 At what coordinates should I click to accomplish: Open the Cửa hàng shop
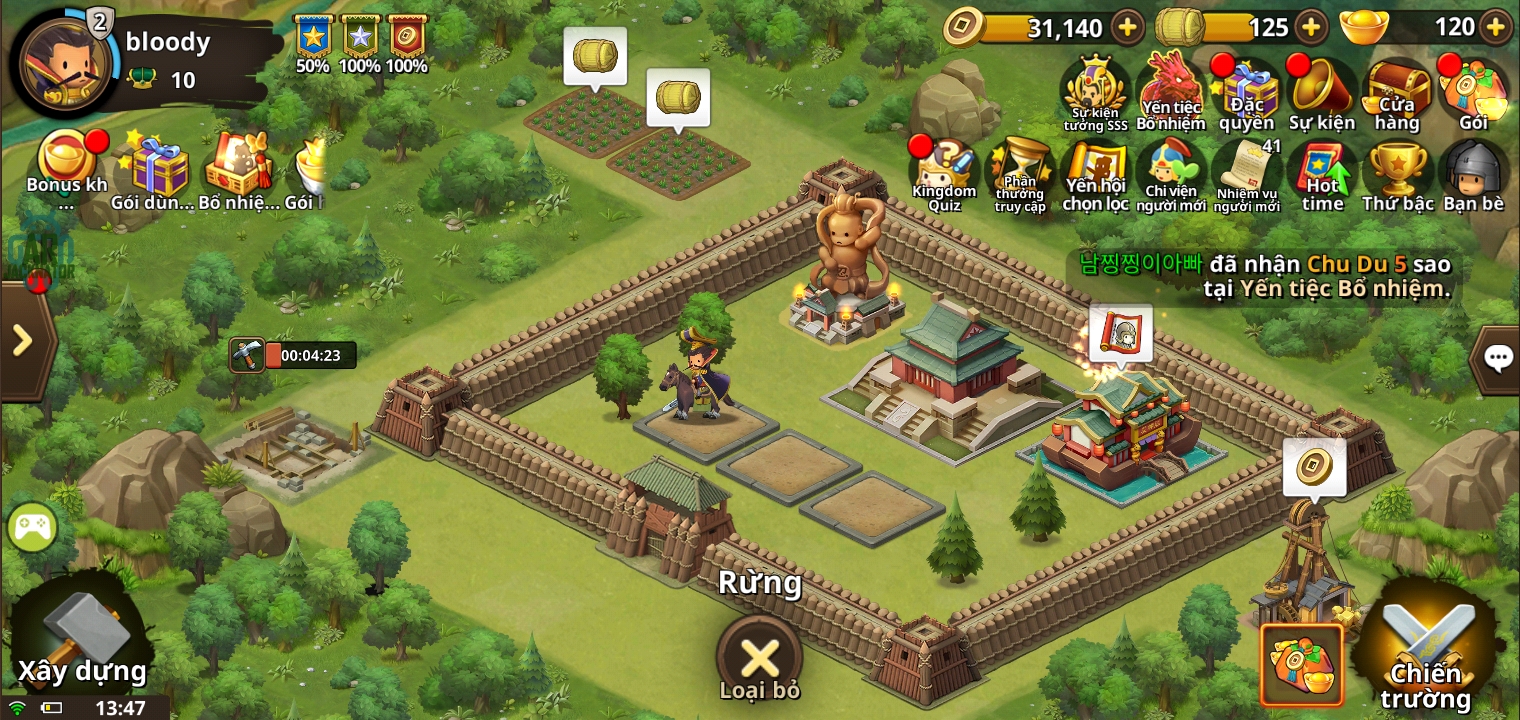pos(1397,96)
